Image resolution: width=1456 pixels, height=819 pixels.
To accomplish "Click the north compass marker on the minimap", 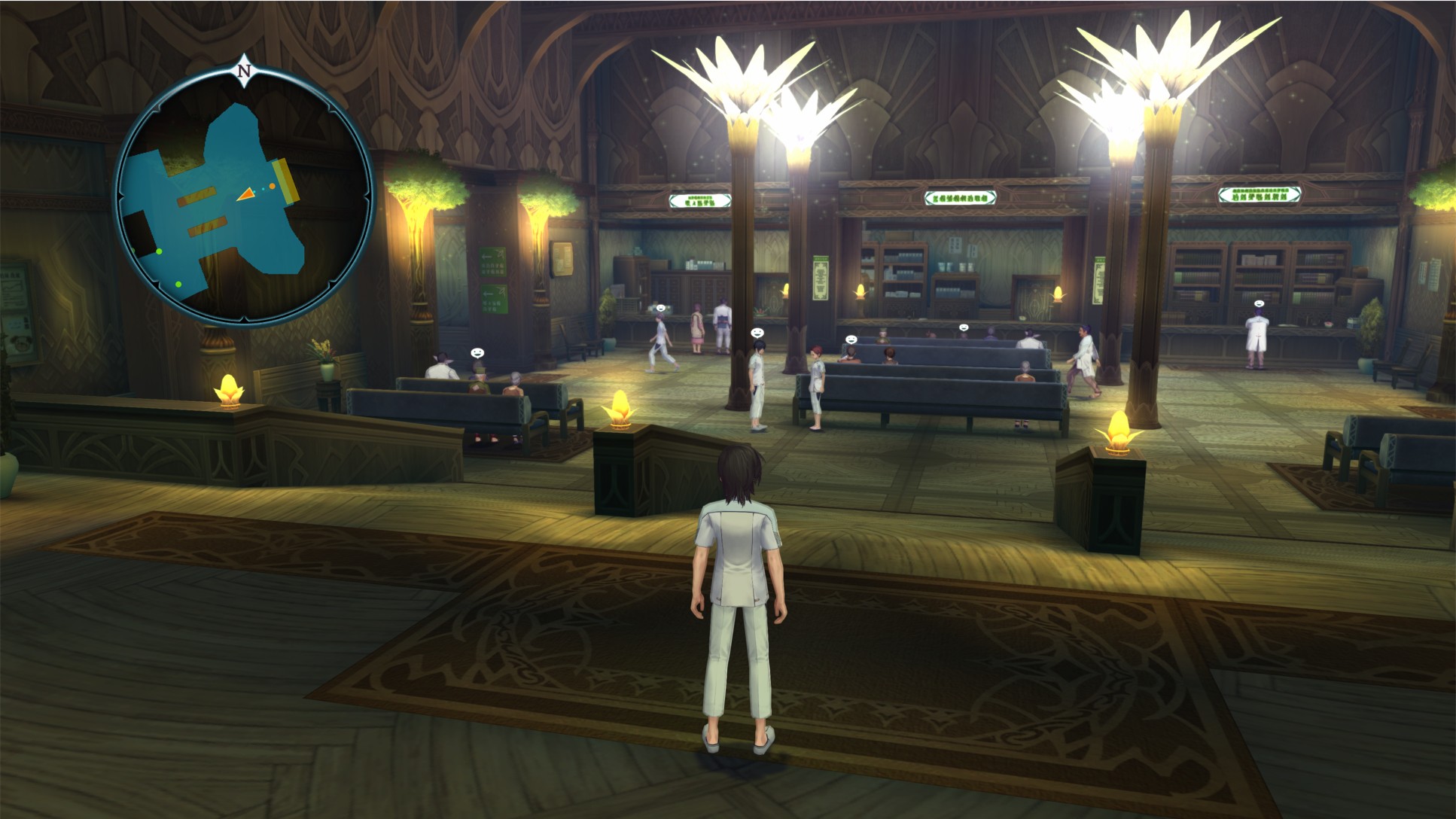I will point(243,72).
